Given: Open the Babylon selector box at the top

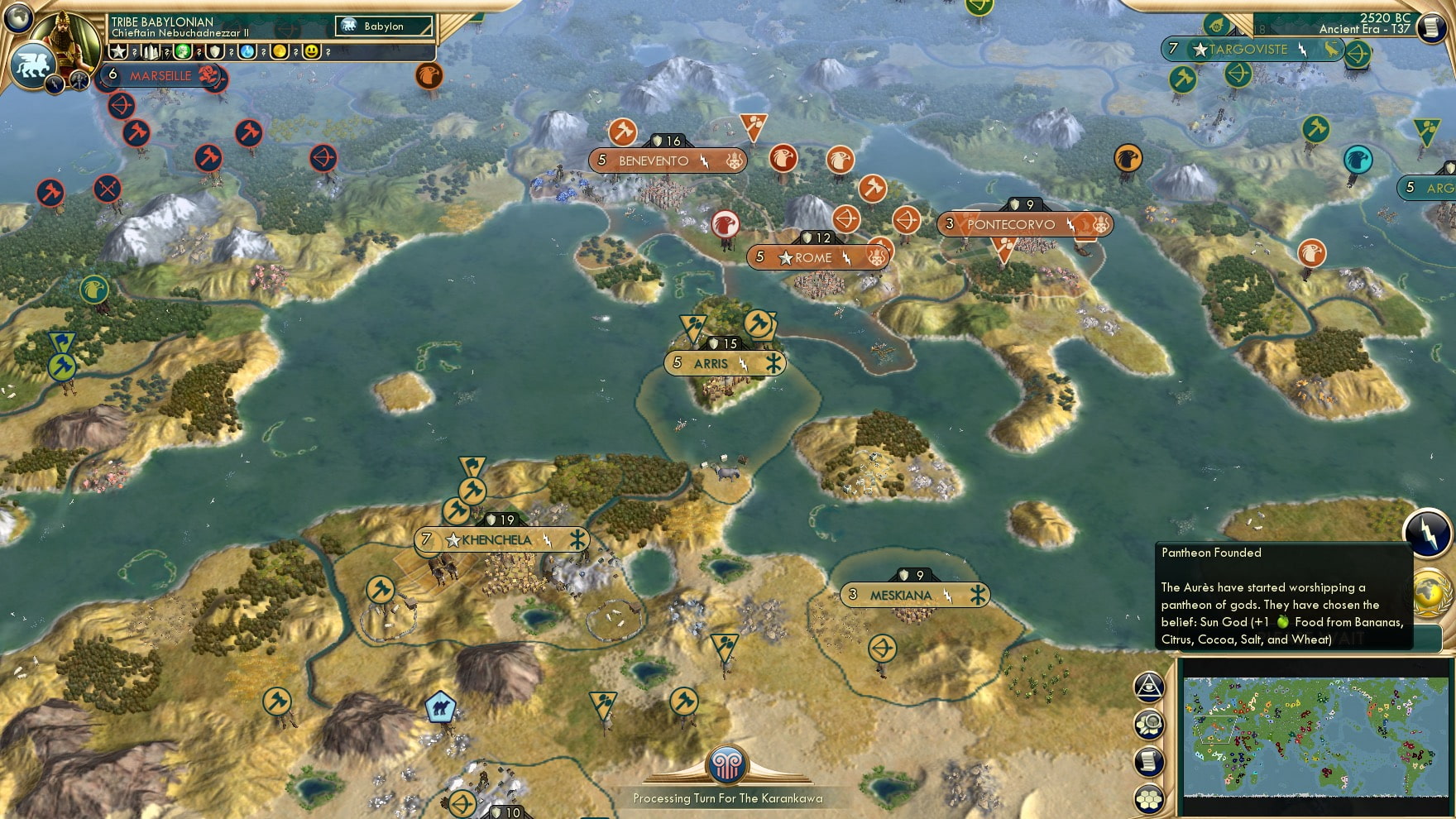Looking at the screenshot, I should 385,26.
